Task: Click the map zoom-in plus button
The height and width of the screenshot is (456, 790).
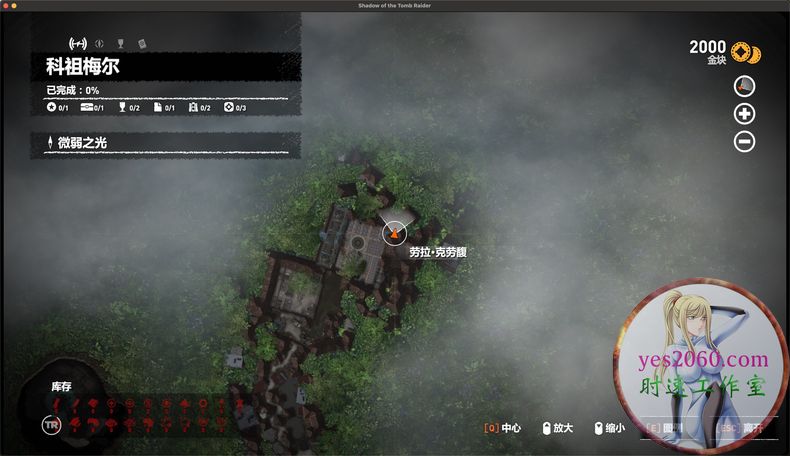Action: [x=744, y=114]
